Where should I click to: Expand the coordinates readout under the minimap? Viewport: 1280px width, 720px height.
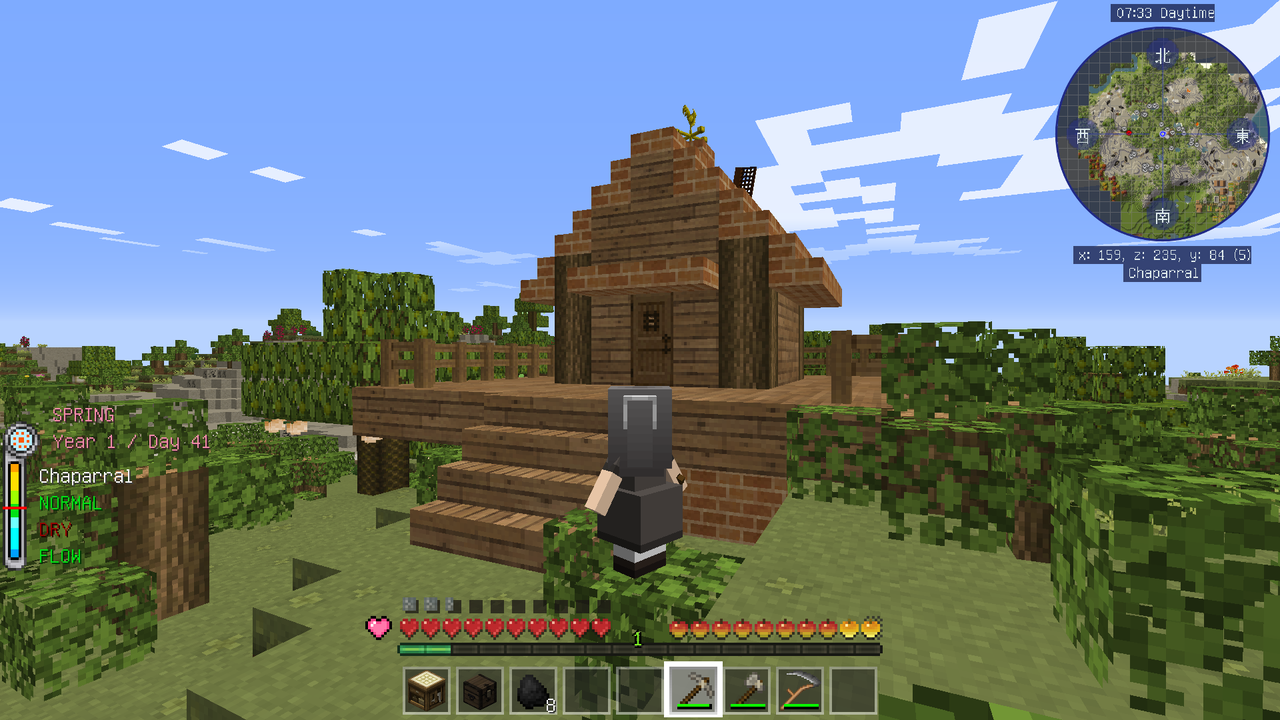pos(1160,255)
